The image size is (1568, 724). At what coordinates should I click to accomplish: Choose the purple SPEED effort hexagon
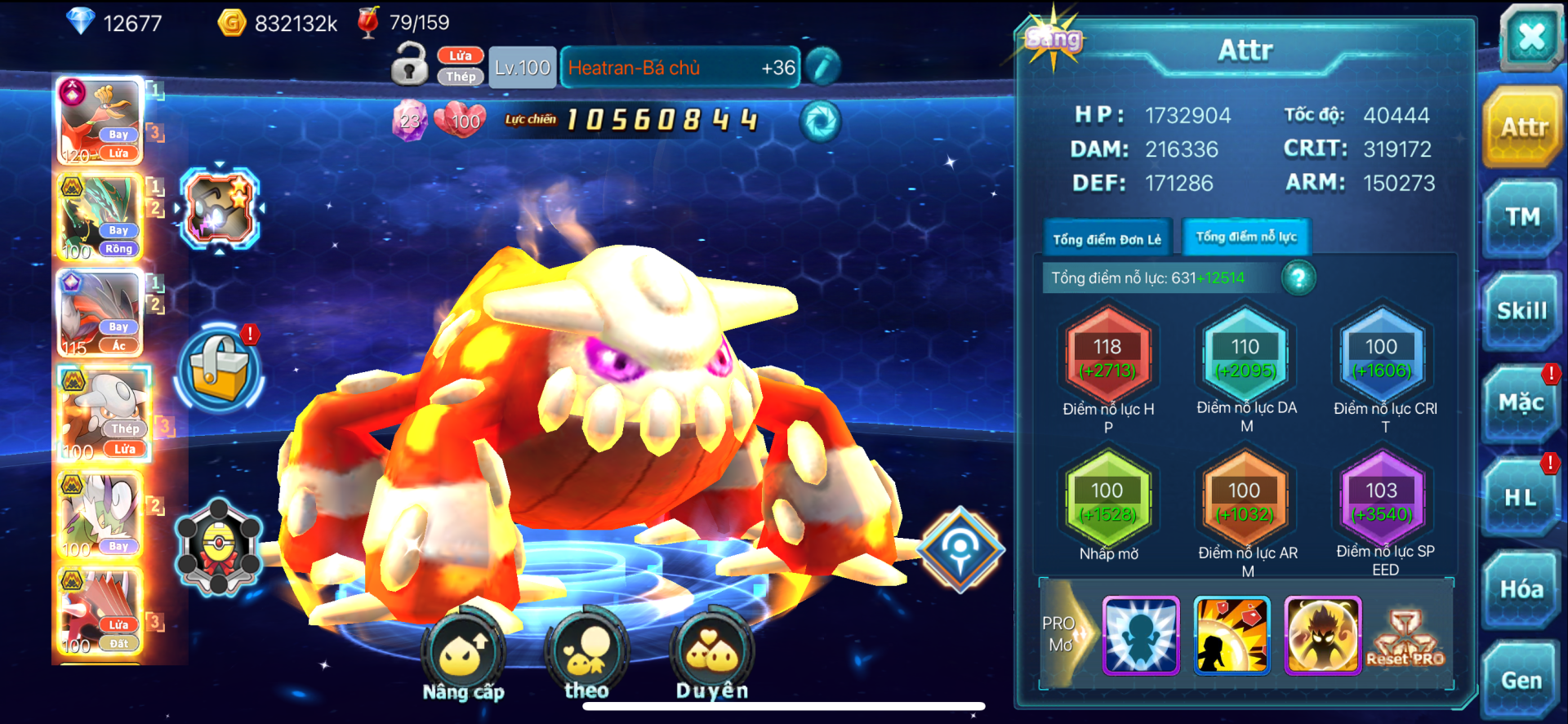pyautogui.click(x=1382, y=501)
